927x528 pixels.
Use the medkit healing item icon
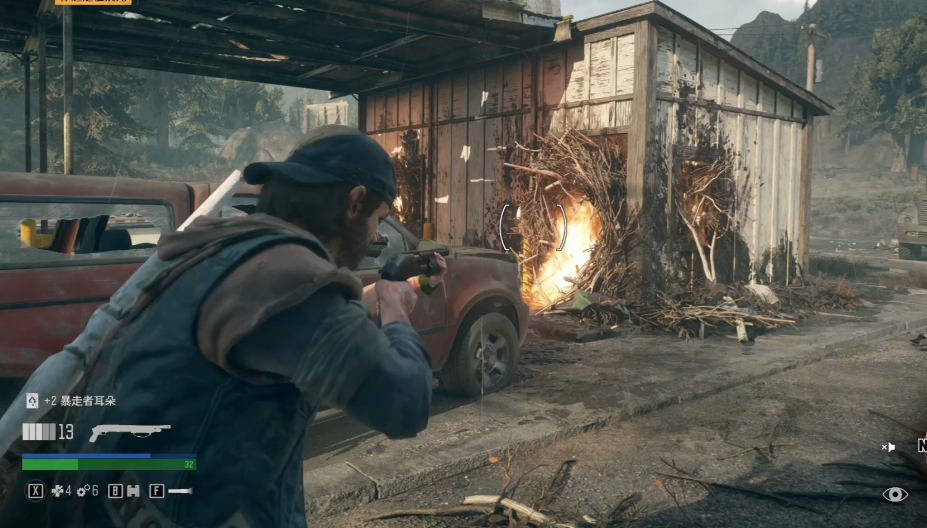tap(57, 491)
